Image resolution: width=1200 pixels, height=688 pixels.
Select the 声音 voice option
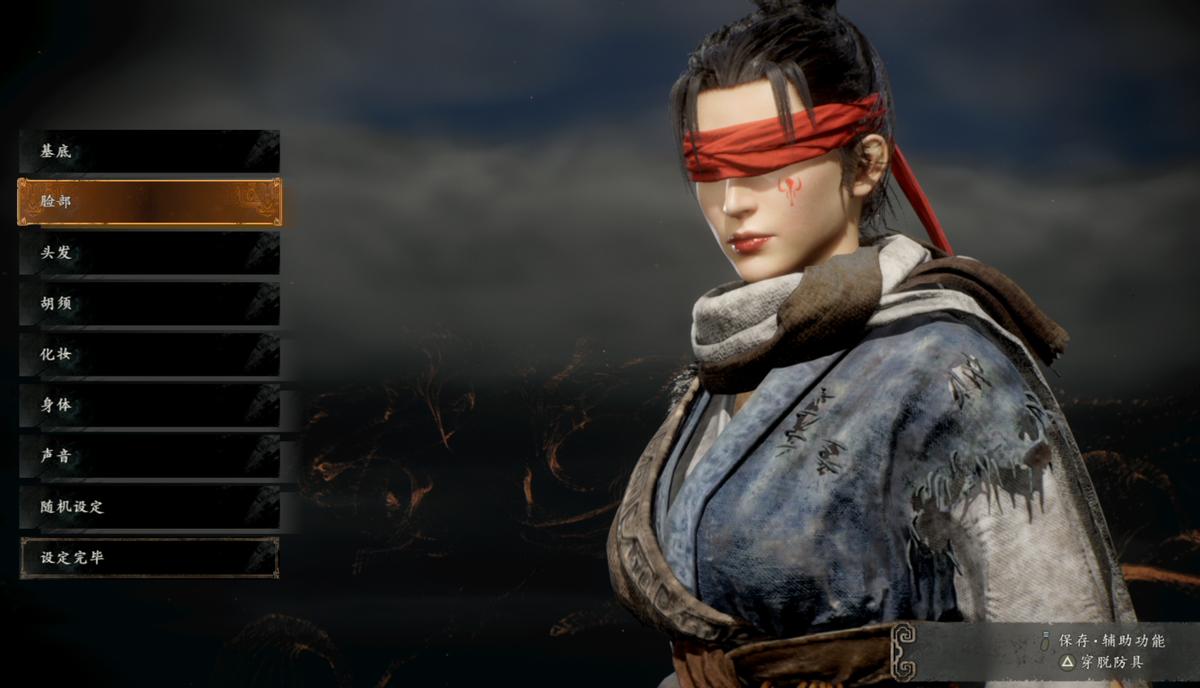149,456
